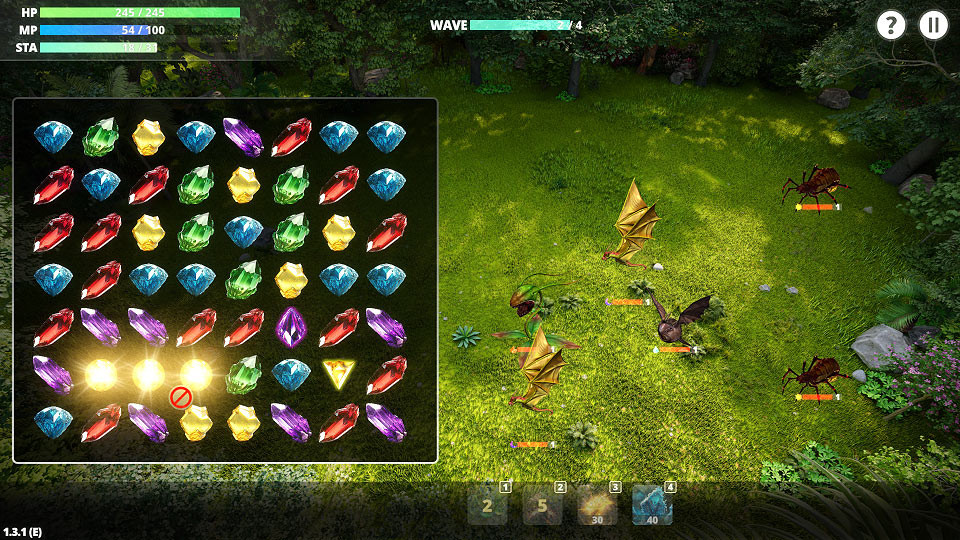The height and width of the screenshot is (540, 960).
Task: Select the outlined purple diamond gem
Action: click(291, 327)
